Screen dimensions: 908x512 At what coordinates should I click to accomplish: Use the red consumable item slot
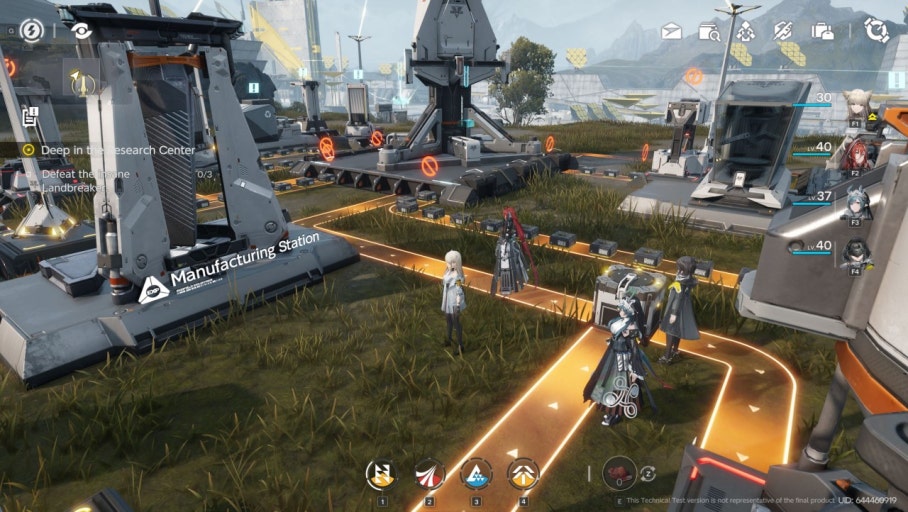619,473
